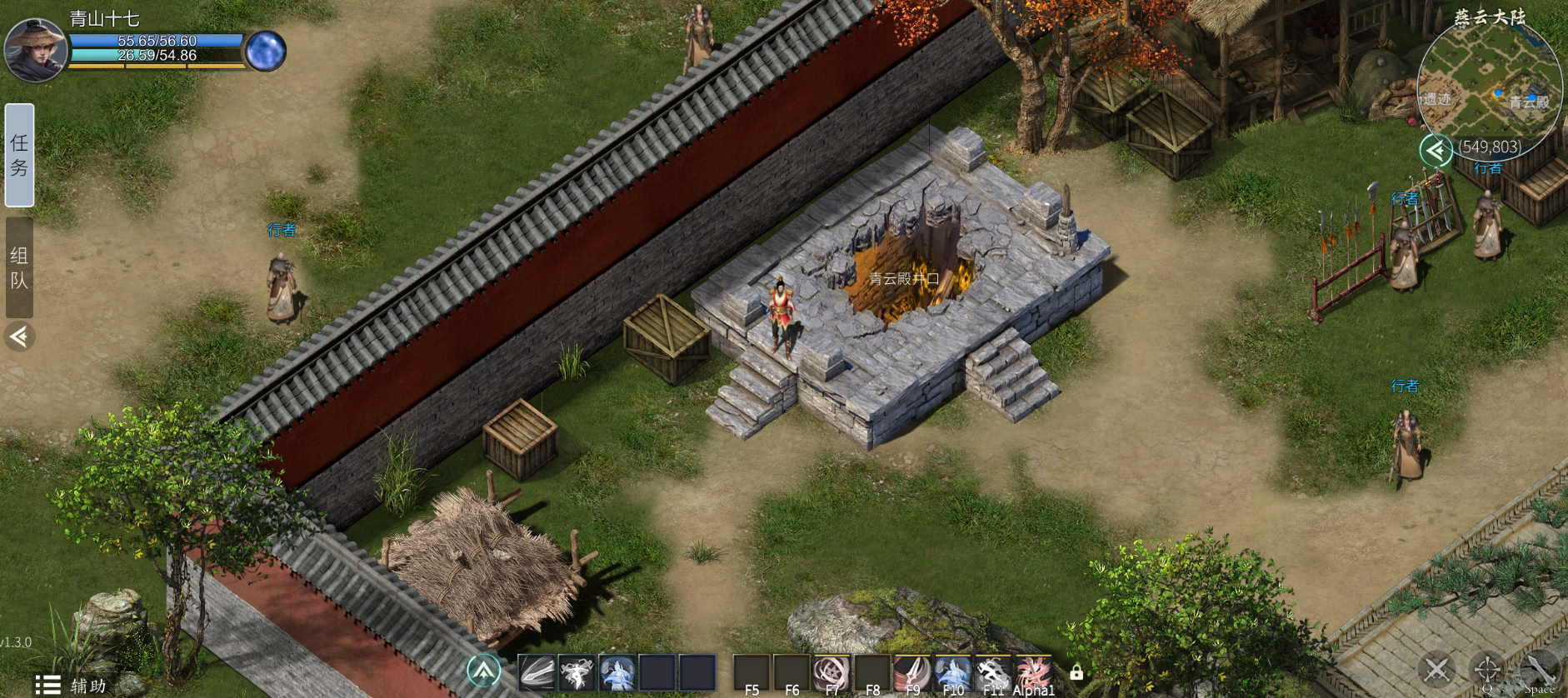Use the white leaping figure skill
1568x698 pixels.
click(x=577, y=672)
